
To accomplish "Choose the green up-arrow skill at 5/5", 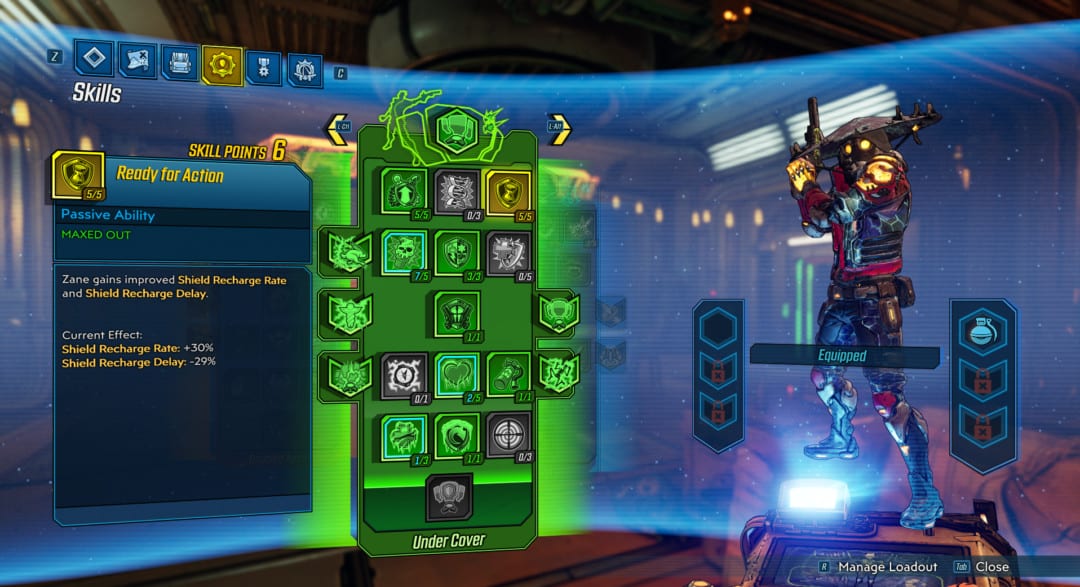I will coord(404,192).
